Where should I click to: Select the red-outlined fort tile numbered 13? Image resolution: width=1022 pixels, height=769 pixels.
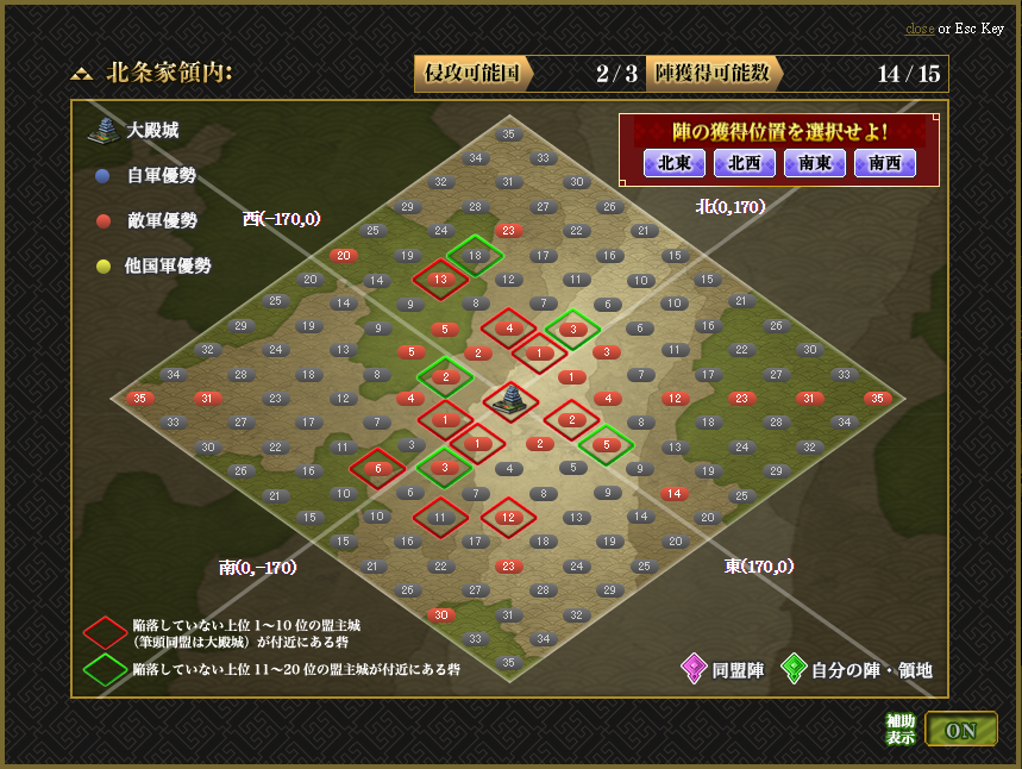tap(441, 279)
